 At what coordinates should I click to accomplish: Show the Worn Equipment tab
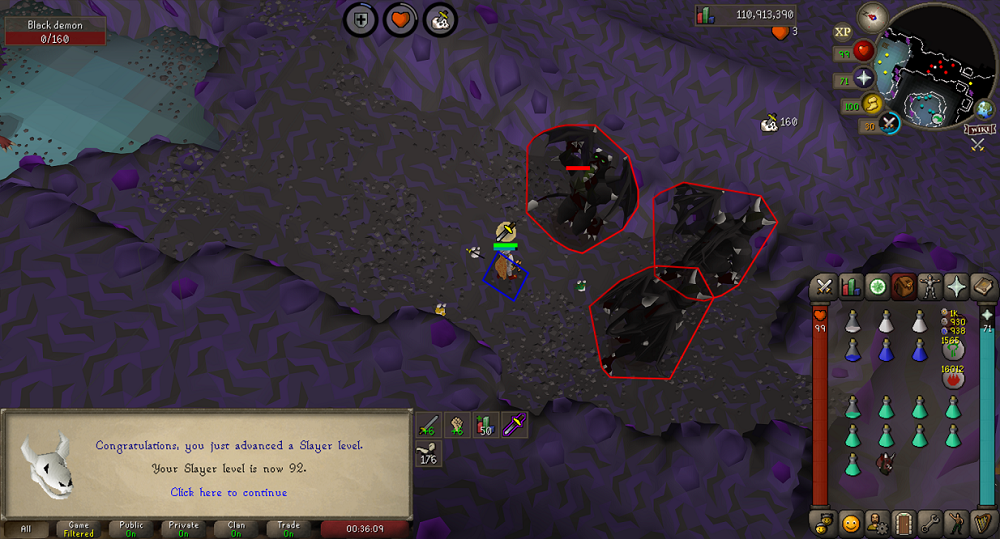(930, 287)
